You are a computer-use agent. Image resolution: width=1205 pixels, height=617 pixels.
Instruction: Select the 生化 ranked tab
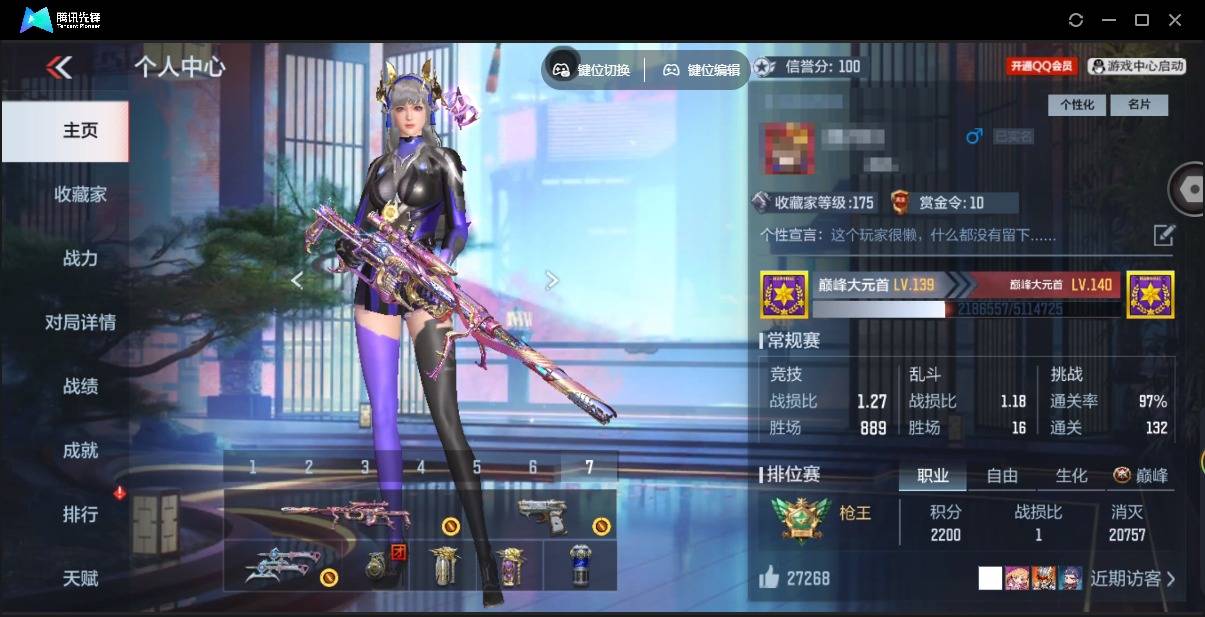coord(1071,476)
